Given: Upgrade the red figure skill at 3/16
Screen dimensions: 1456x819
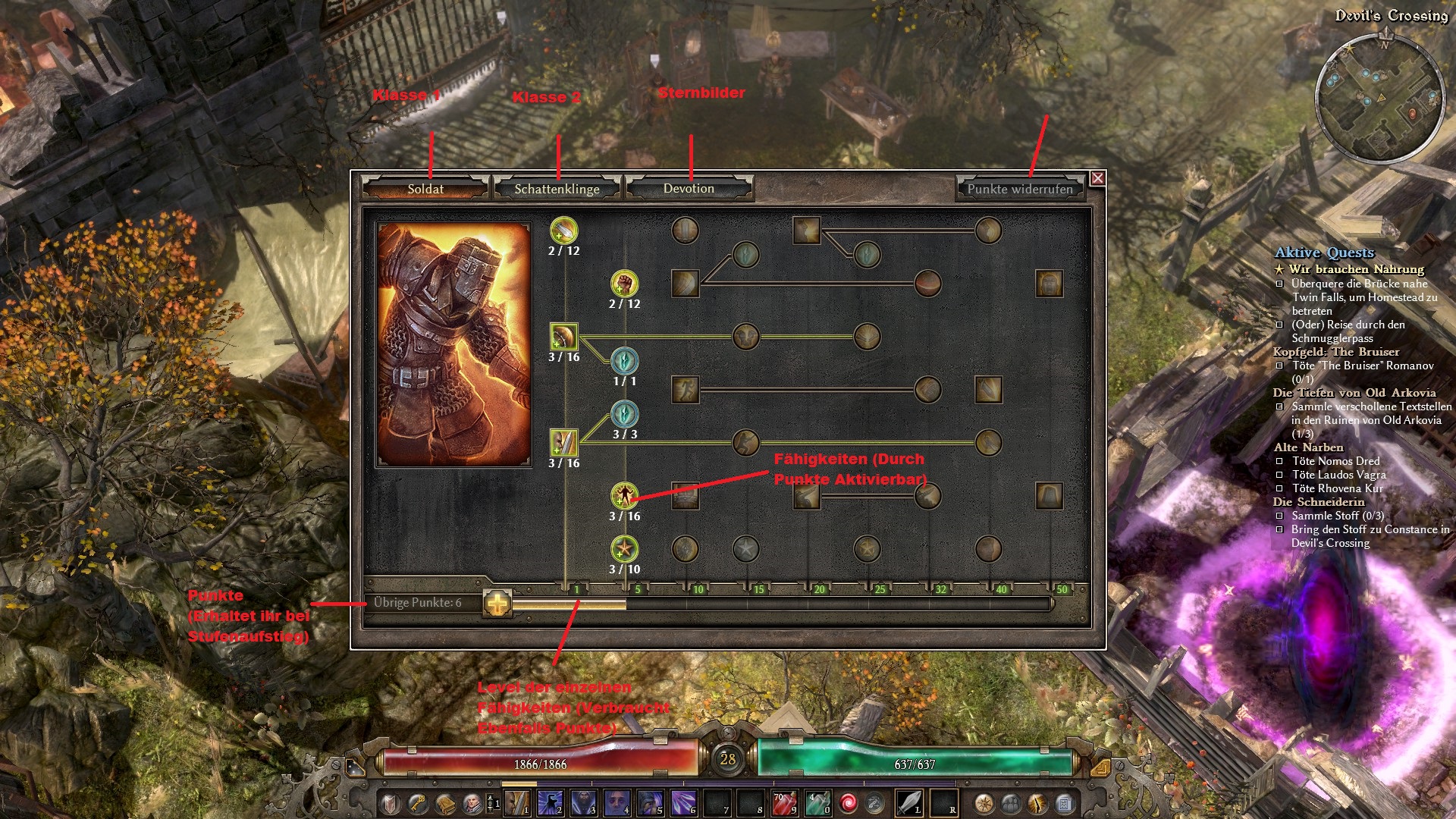Looking at the screenshot, I should coord(624,496).
